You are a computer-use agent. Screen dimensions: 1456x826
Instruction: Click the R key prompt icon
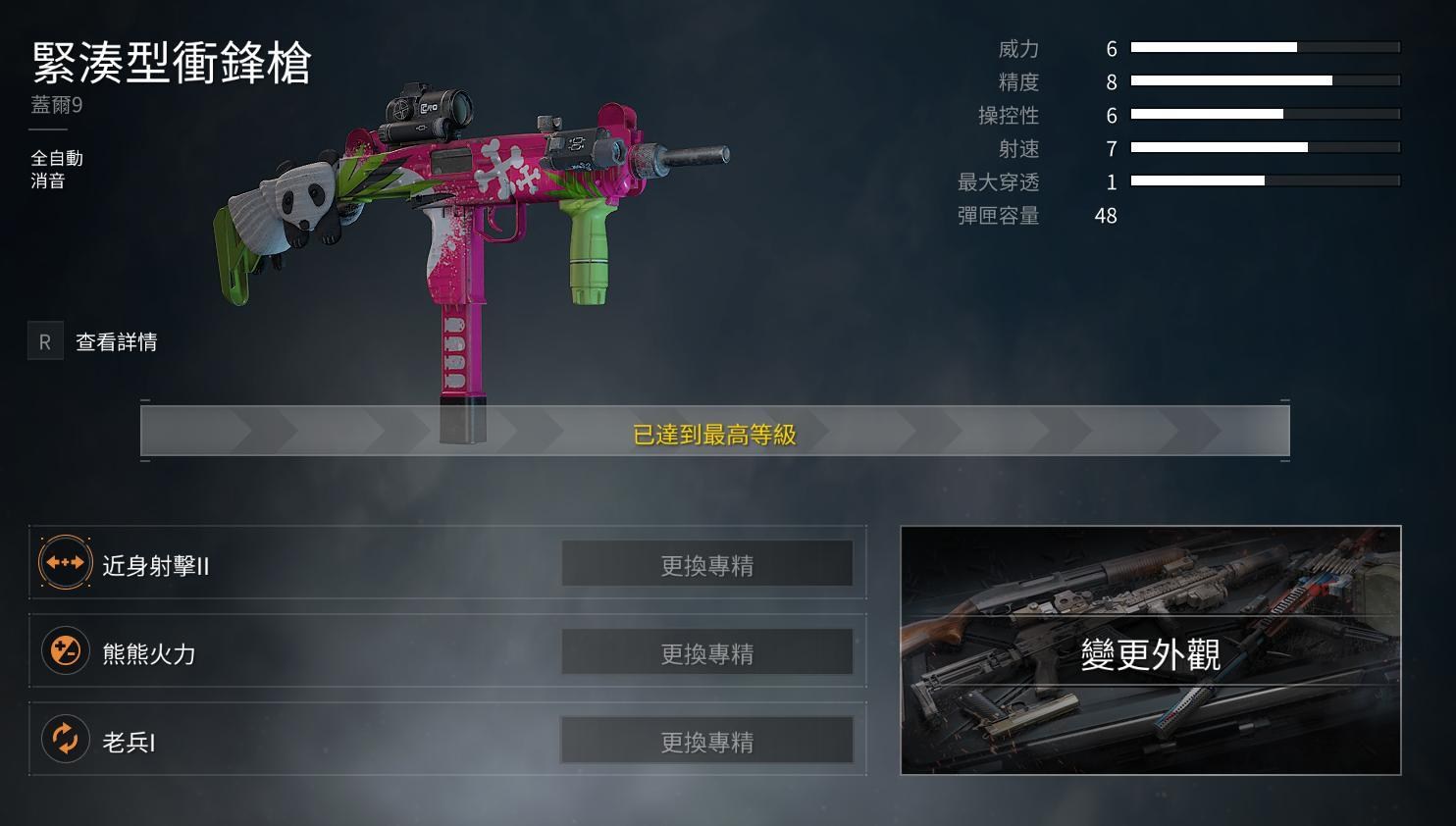(x=45, y=341)
